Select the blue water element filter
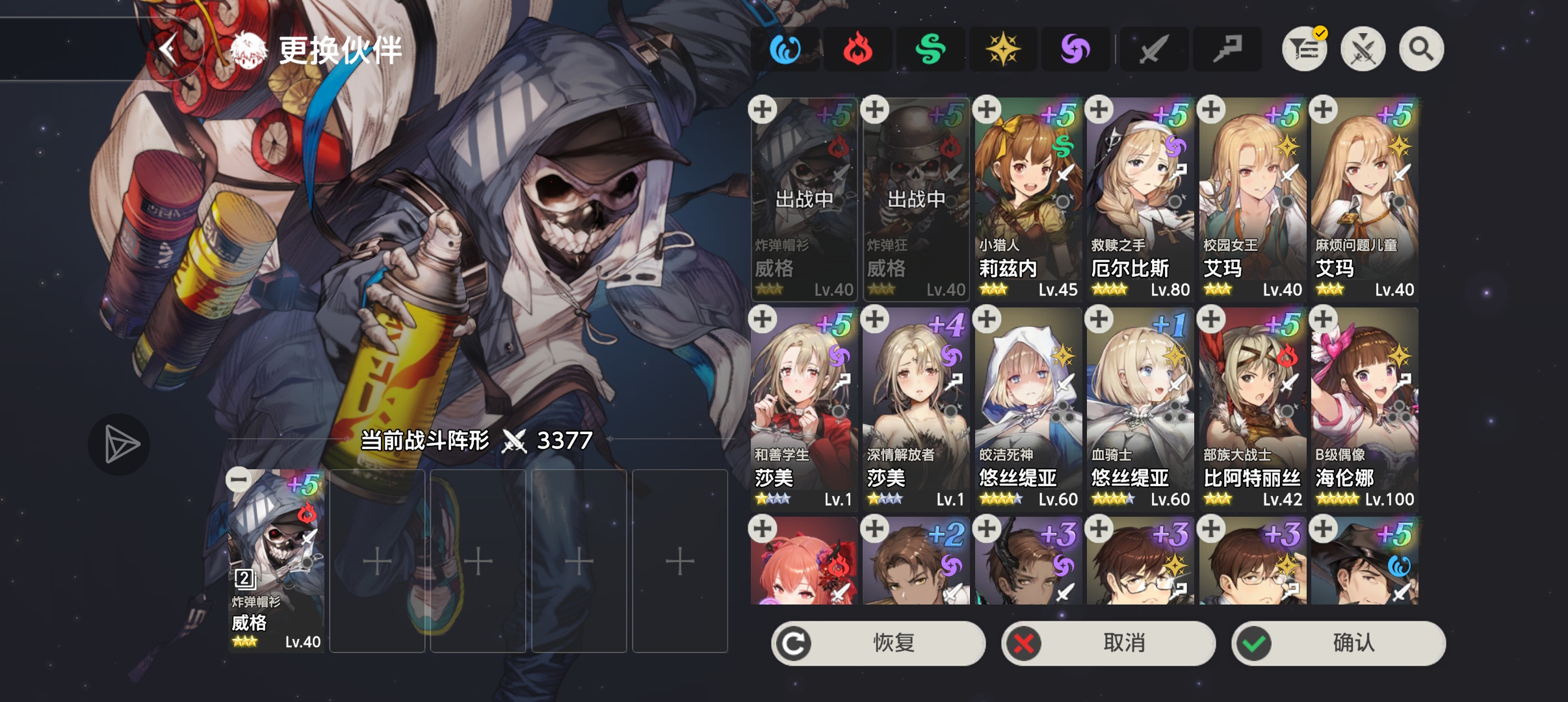 (x=786, y=48)
